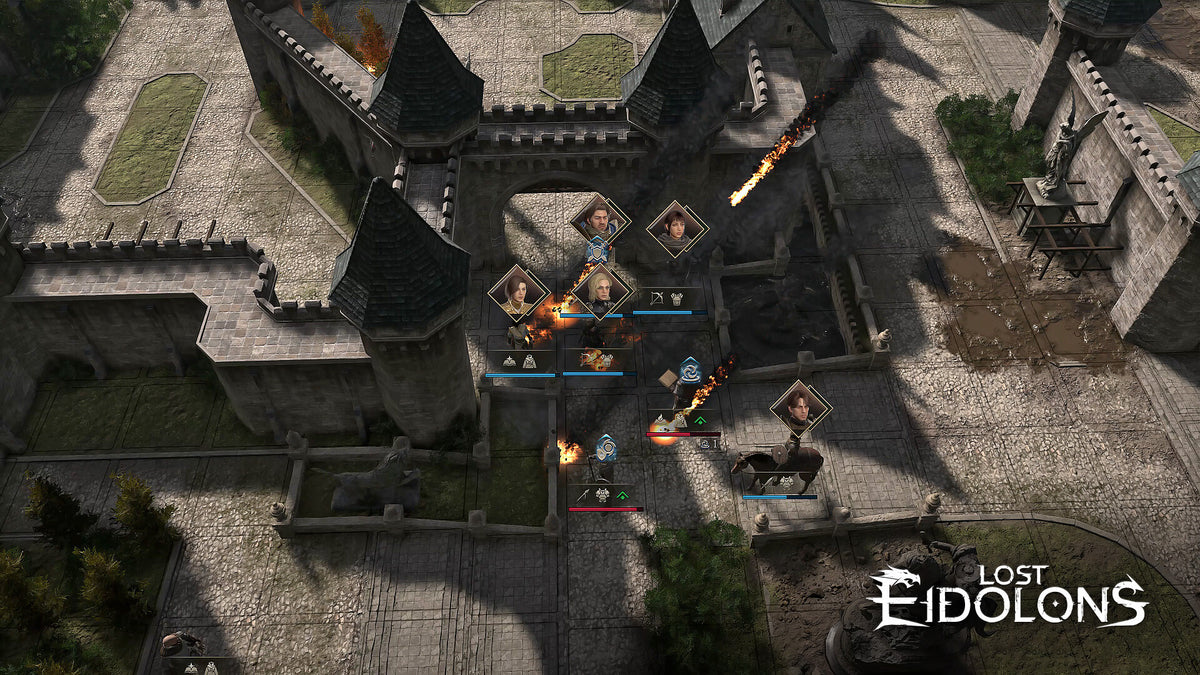Select the mounted rider's portrait
1200x675 pixels.
[x=800, y=407]
